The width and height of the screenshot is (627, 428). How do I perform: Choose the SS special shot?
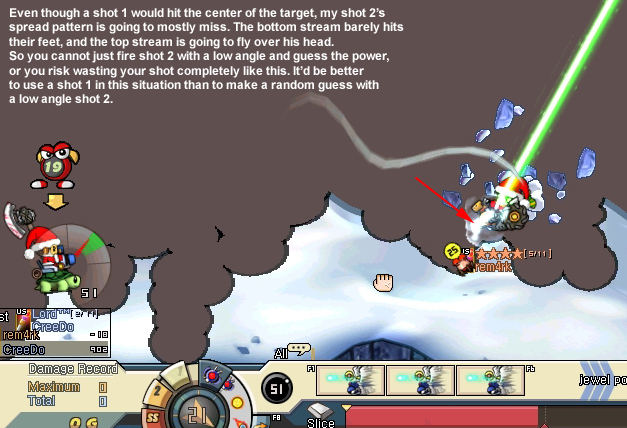(x=152, y=416)
